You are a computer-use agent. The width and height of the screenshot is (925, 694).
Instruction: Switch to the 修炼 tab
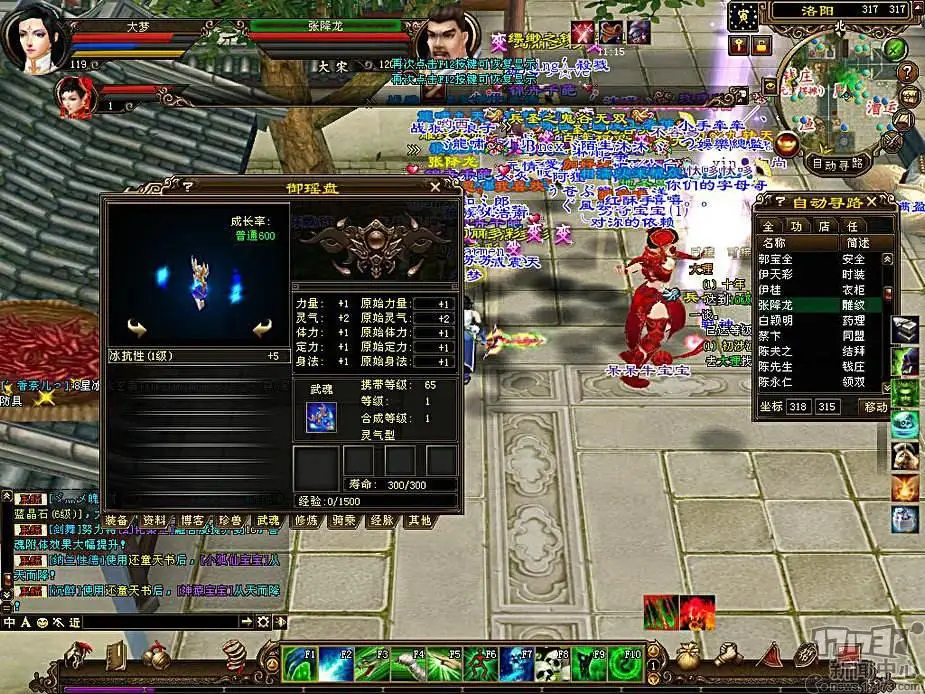click(x=306, y=521)
